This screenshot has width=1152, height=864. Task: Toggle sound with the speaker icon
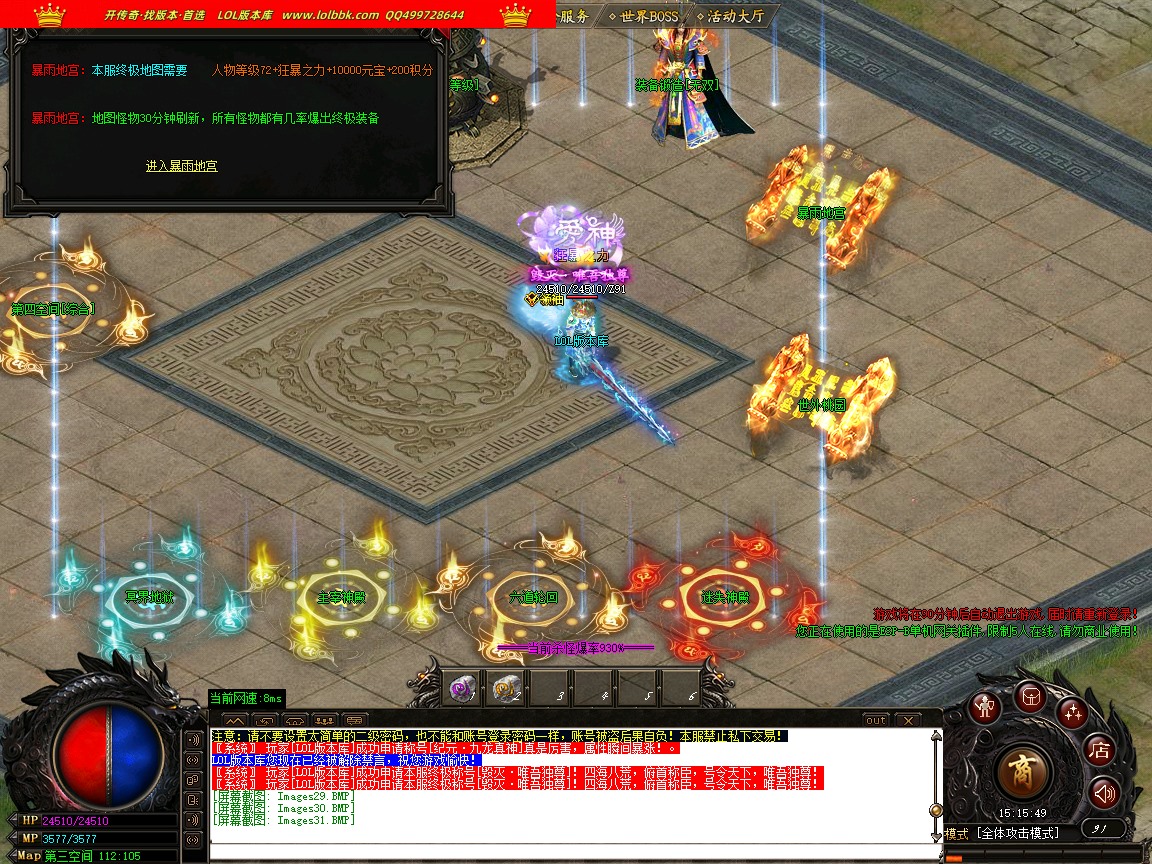pyautogui.click(x=1104, y=794)
